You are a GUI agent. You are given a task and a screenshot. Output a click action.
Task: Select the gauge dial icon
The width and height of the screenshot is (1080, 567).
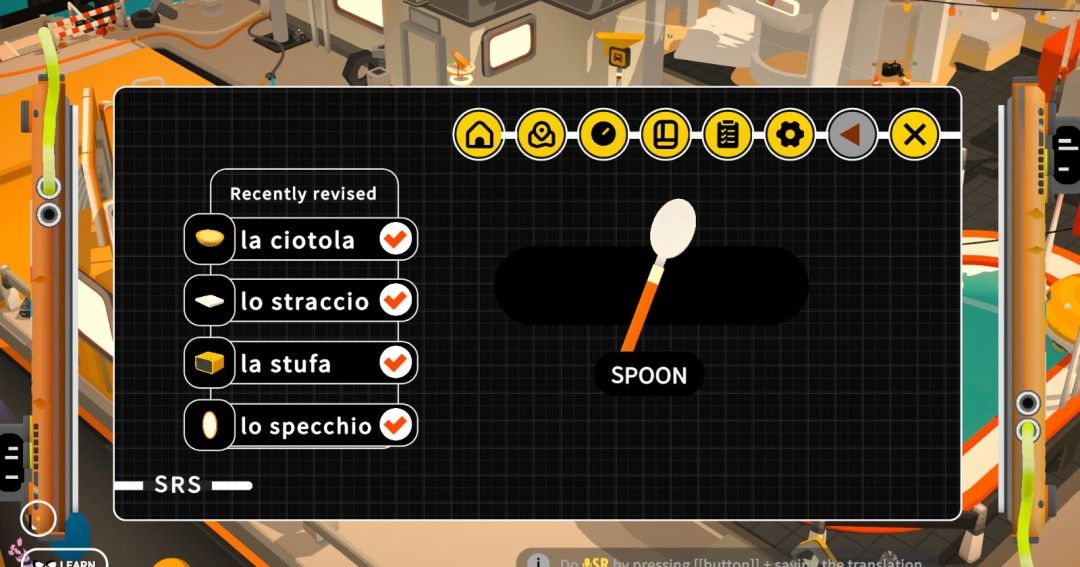[603, 134]
